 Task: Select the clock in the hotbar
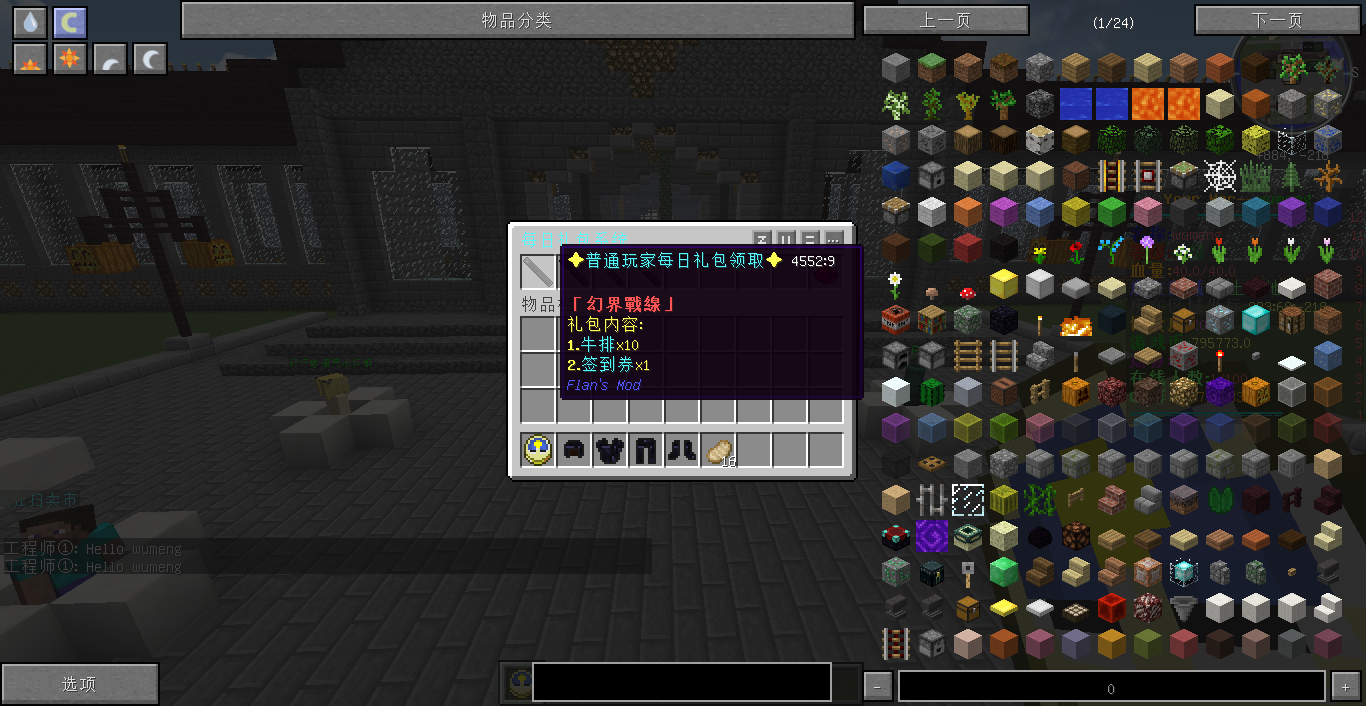(x=538, y=451)
